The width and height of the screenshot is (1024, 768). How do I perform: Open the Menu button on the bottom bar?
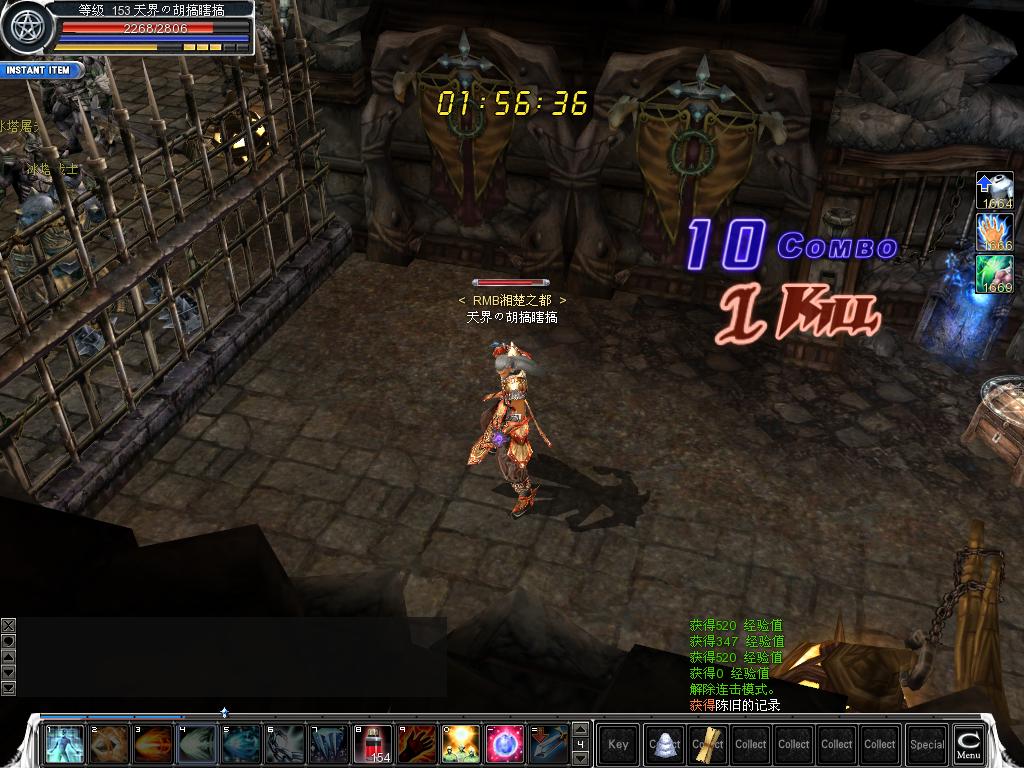pyautogui.click(x=968, y=743)
